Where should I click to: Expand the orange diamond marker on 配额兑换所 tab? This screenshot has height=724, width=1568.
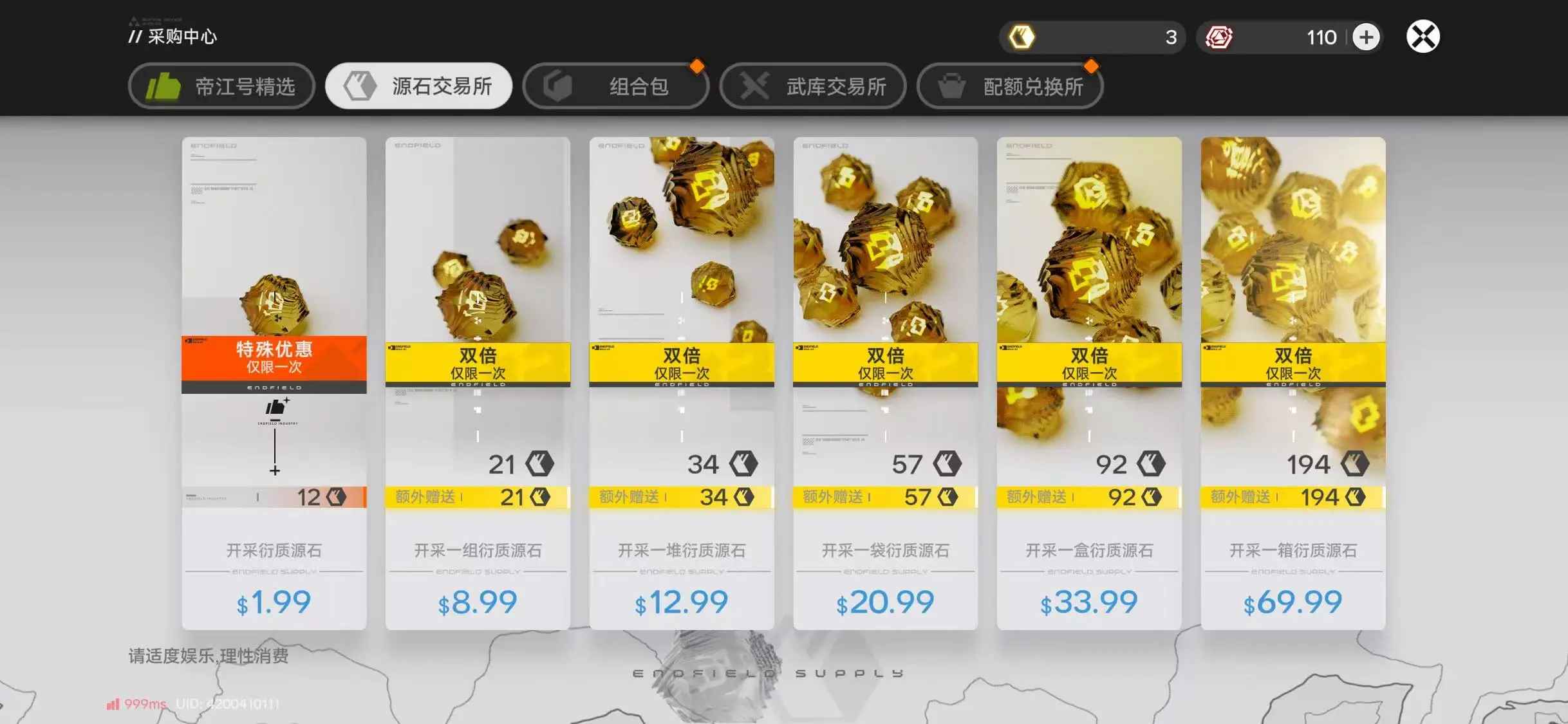(1092, 65)
